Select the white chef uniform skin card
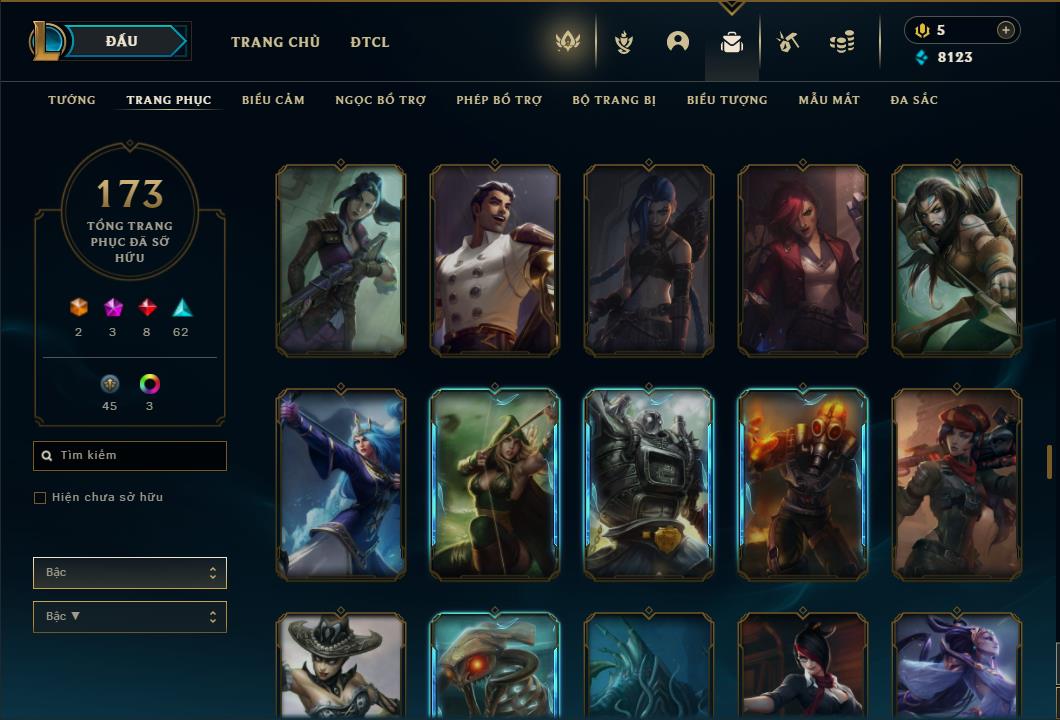This screenshot has width=1060, height=720. [x=495, y=260]
